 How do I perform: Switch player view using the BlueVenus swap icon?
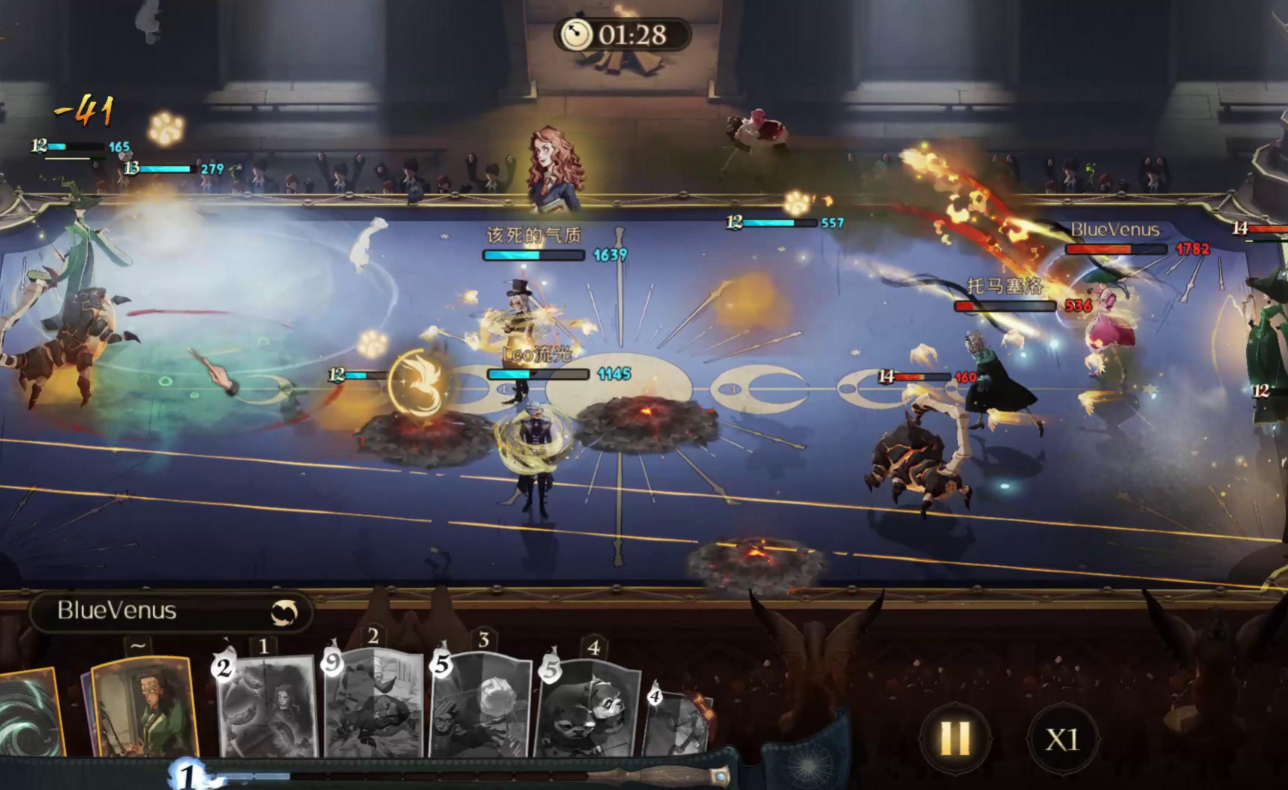pyautogui.click(x=284, y=612)
